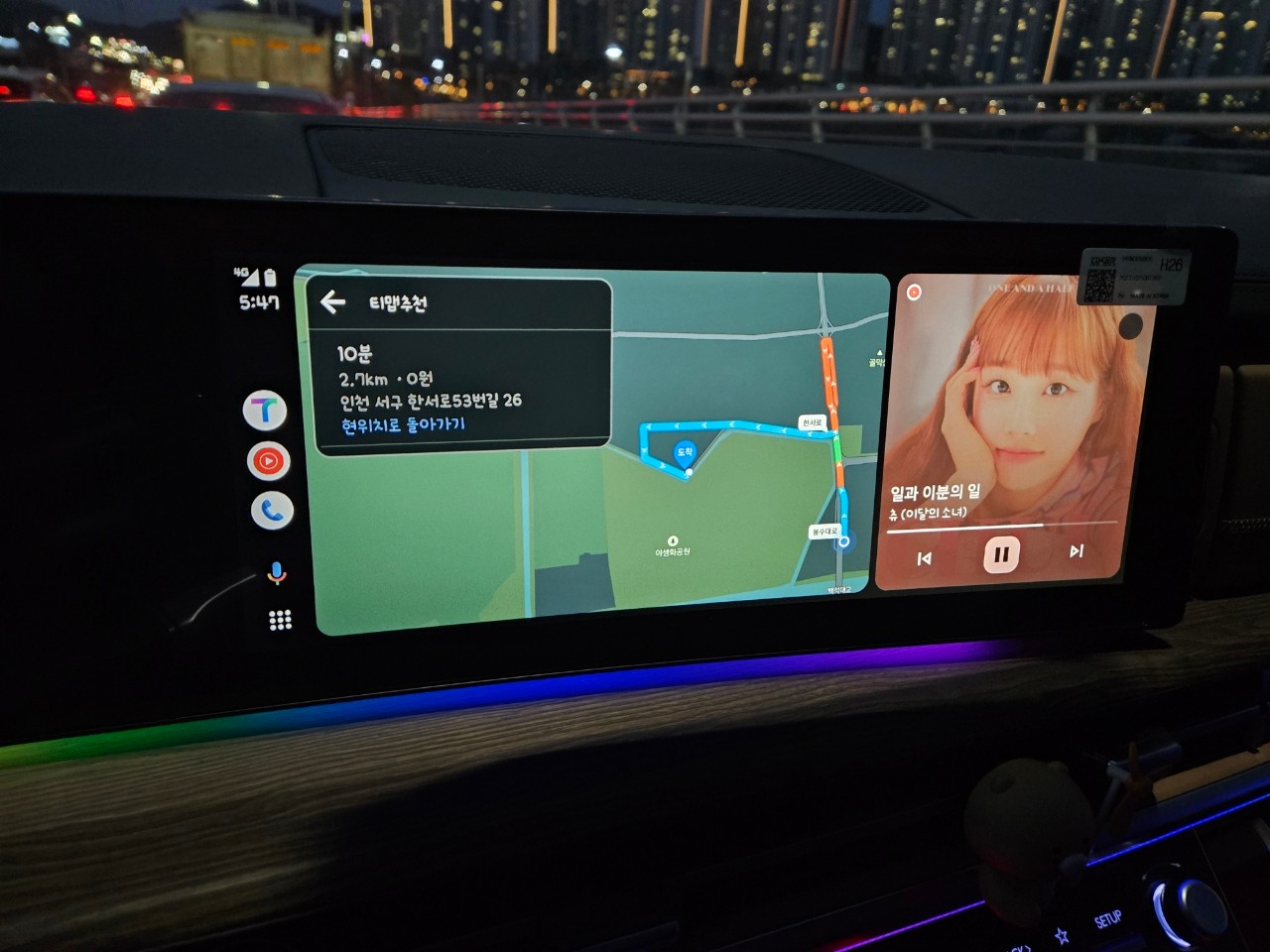Screen dimensions: 1270x952
Task: Activate the voice assistant microphone
Action: [x=277, y=573]
